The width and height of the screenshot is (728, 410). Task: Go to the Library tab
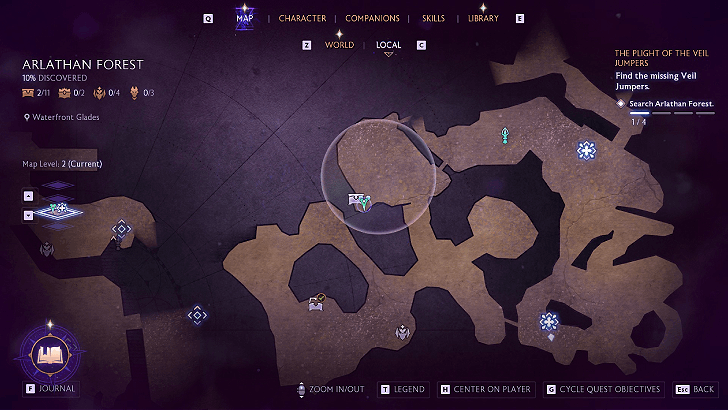pos(483,18)
